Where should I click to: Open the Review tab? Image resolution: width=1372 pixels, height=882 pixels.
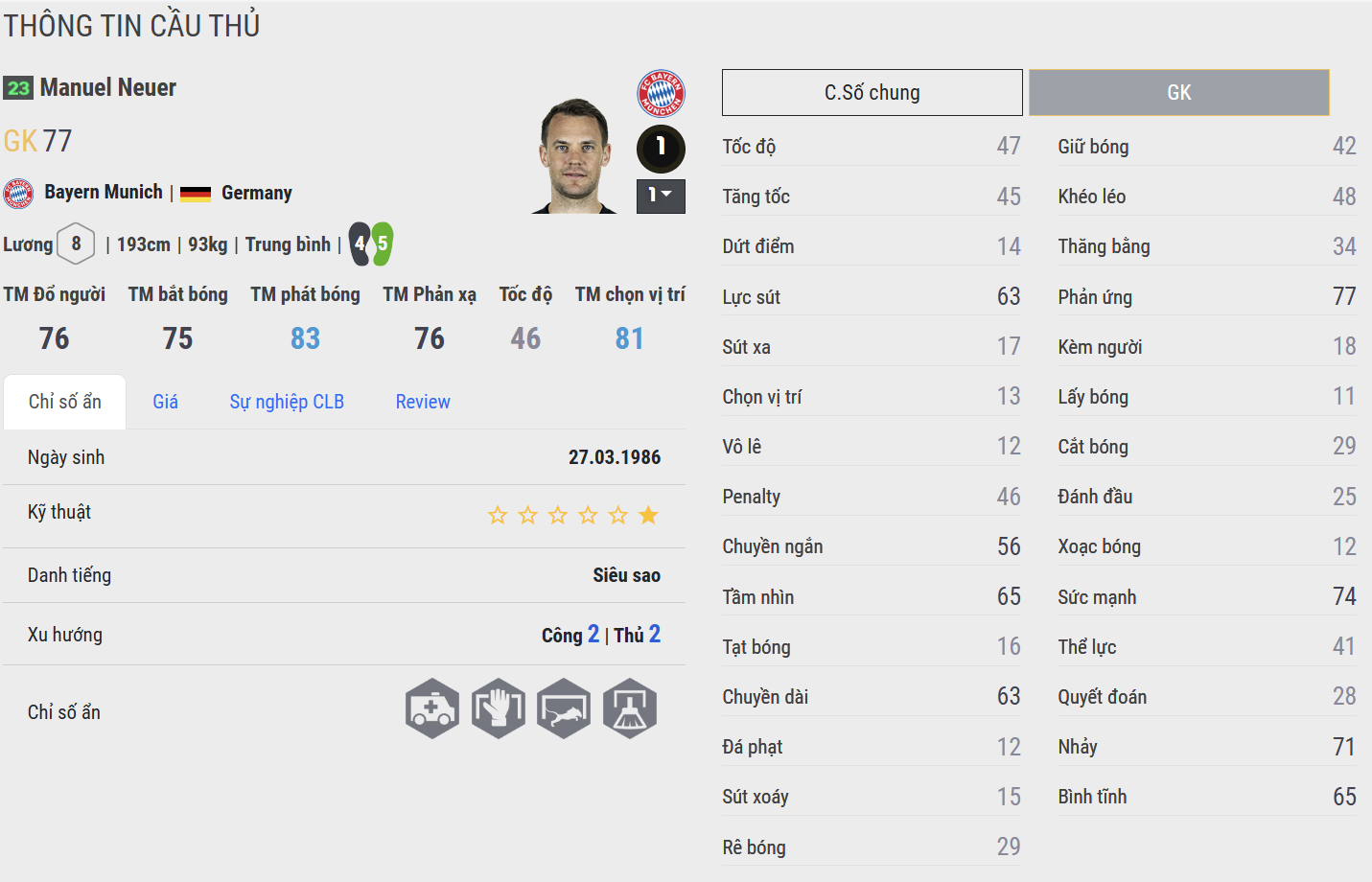[x=423, y=402]
